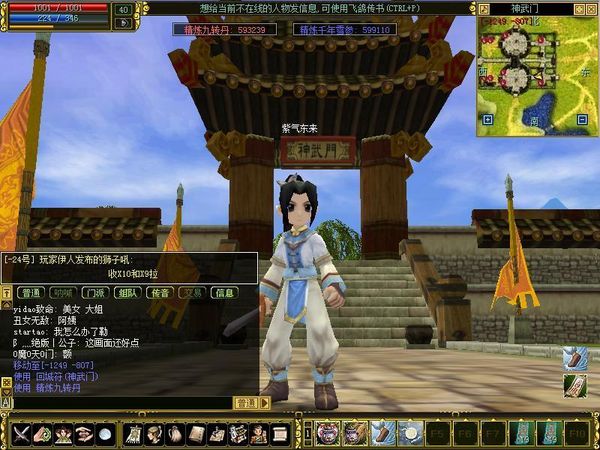This screenshot has height=450, width=600.
Task: Click the level 40 indicator button
Action: (124, 9)
